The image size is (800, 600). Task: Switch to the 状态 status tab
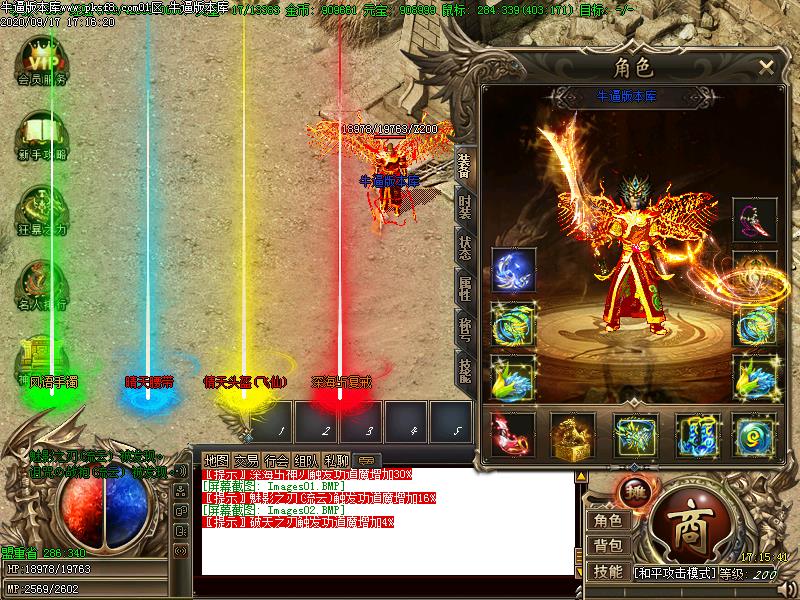[x=465, y=249]
